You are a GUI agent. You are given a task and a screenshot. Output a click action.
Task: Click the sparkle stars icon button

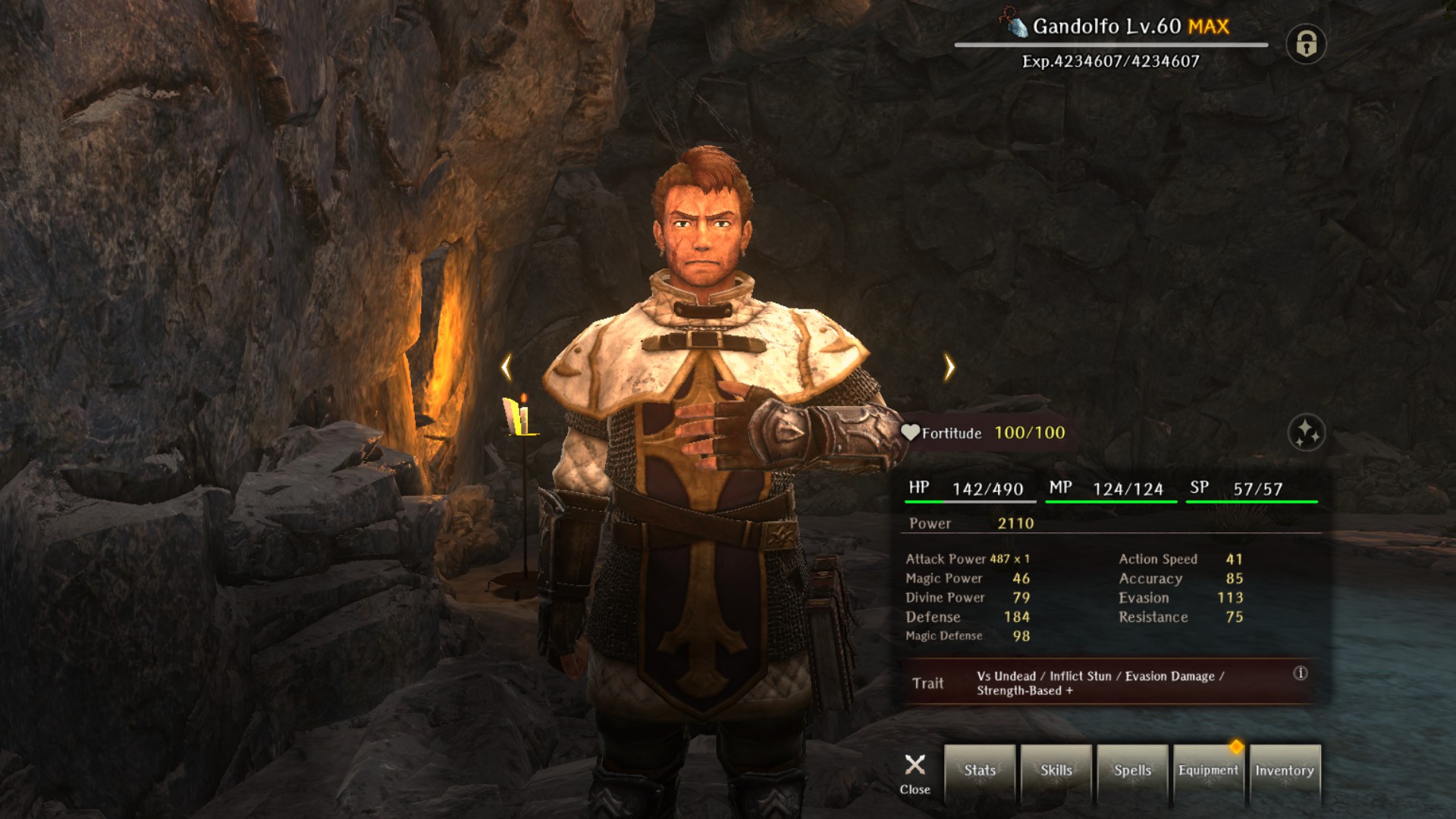(1307, 433)
